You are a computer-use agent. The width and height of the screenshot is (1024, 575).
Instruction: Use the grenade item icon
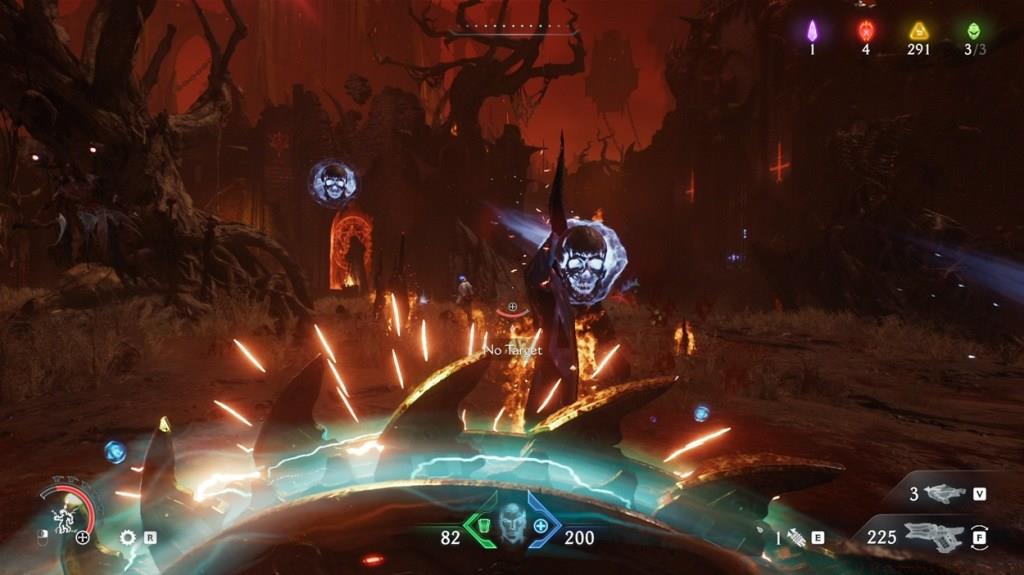(797, 537)
